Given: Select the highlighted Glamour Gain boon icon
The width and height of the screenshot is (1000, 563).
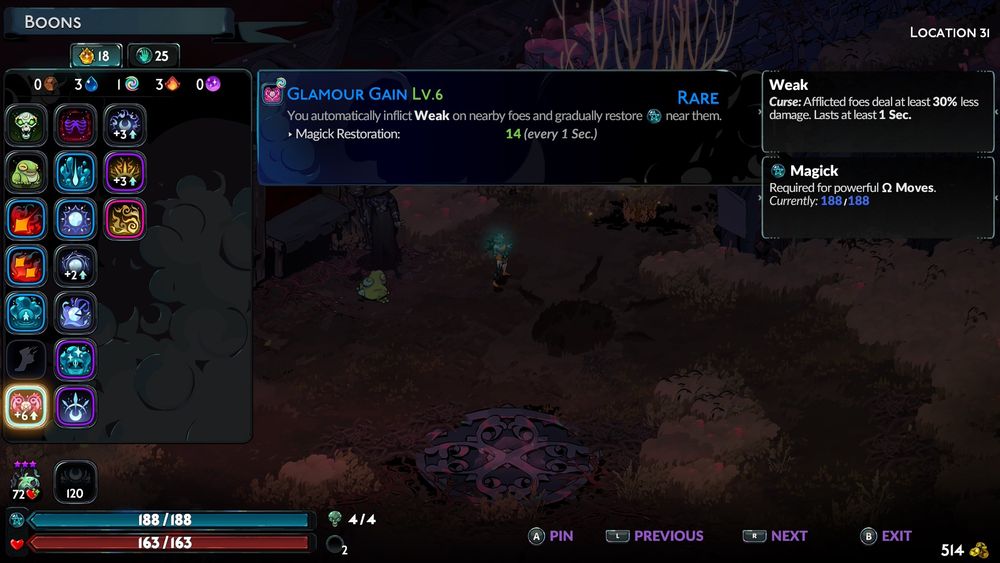Looking at the screenshot, I should pyautogui.click(x=27, y=406).
